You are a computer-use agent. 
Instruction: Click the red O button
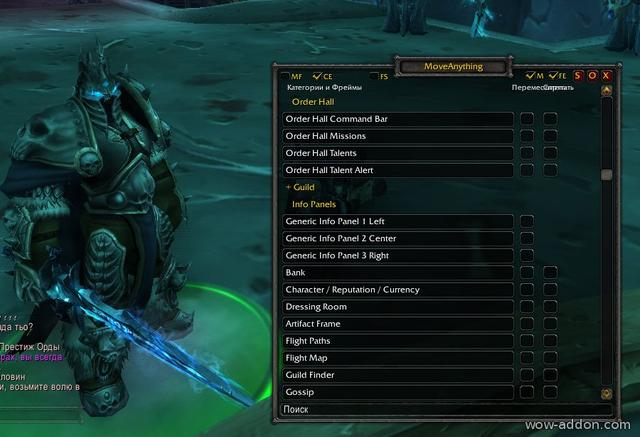[592, 76]
